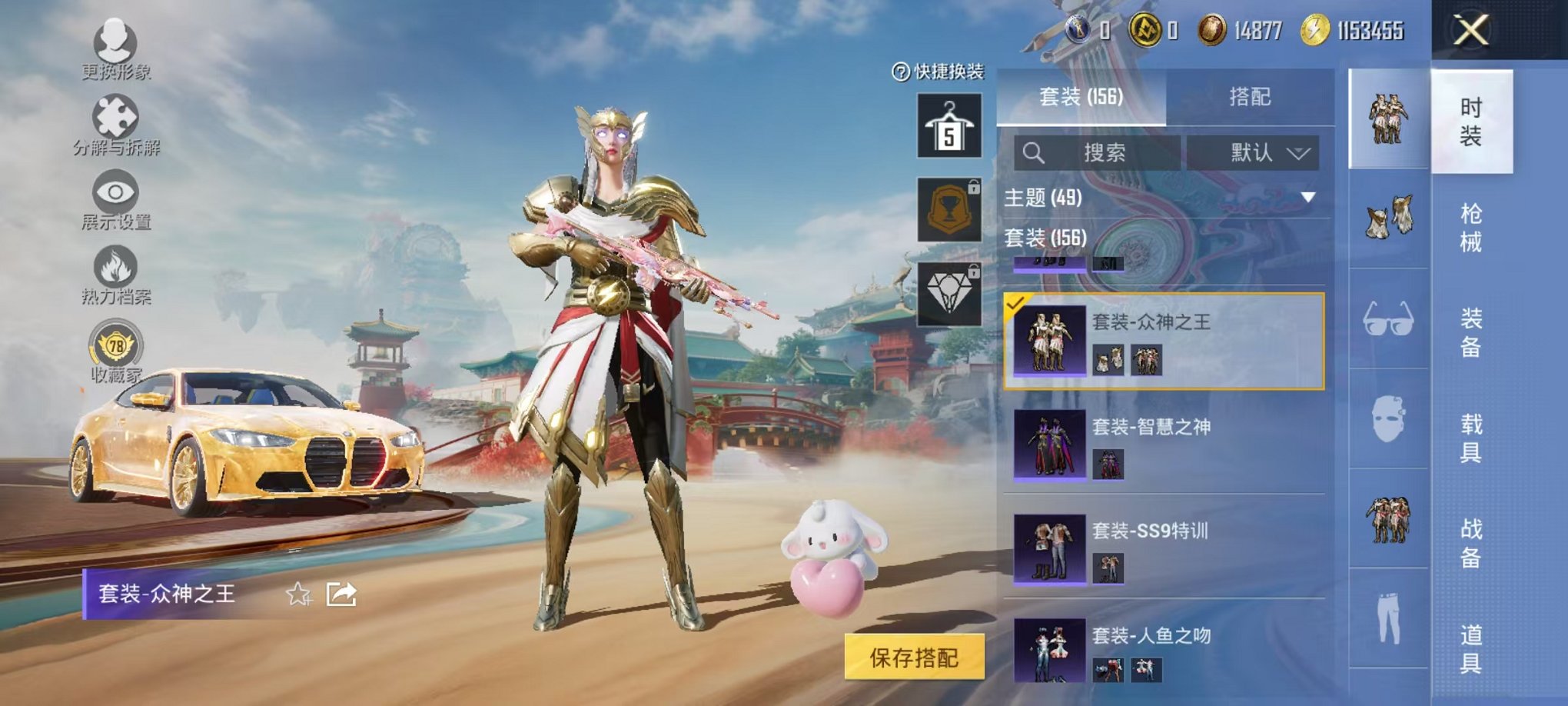Select the locked trophy quick-change slot
This screenshot has height=706, width=1568.
(x=951, y=208)
